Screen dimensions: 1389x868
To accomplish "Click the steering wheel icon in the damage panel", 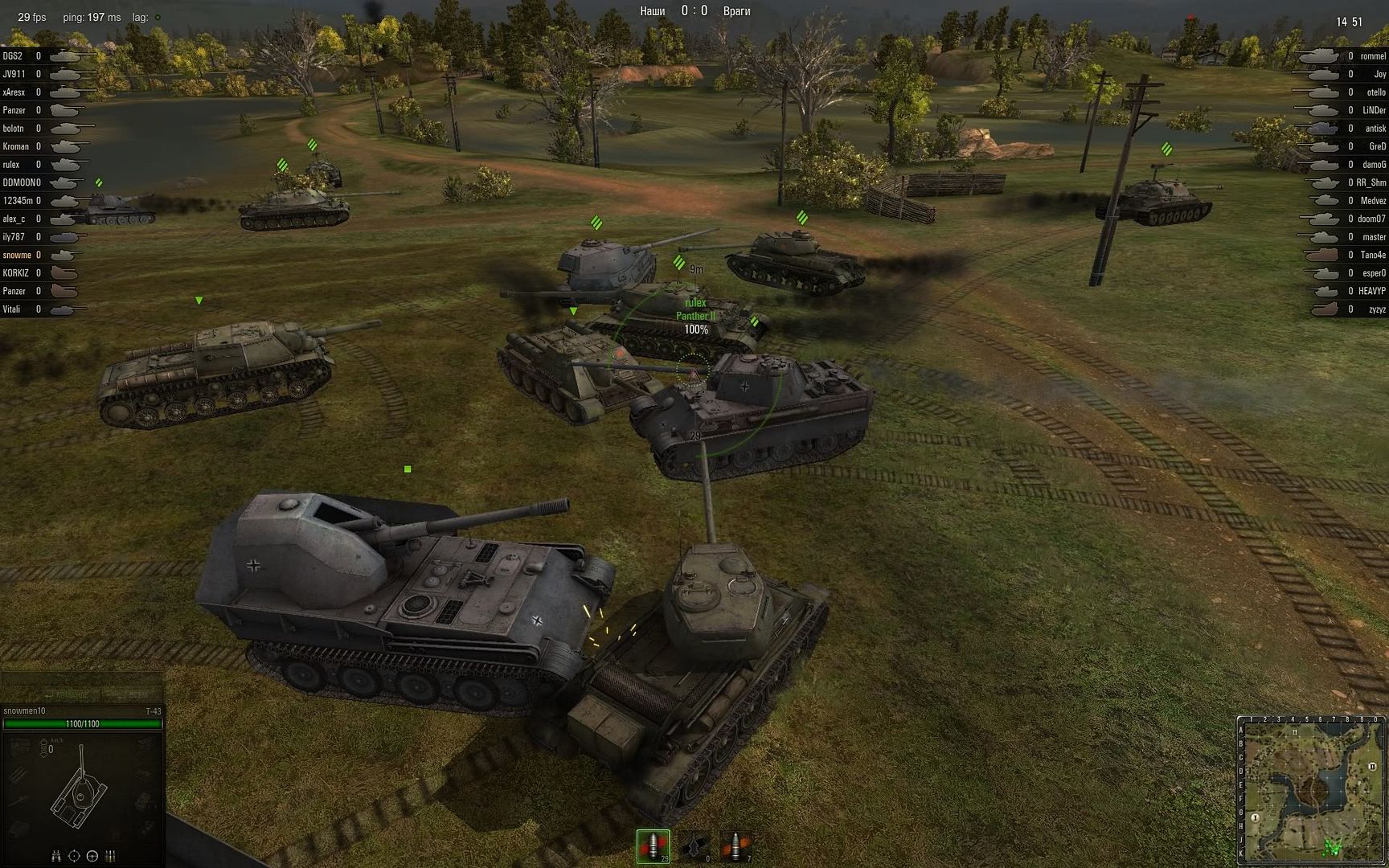I will 92,856.
